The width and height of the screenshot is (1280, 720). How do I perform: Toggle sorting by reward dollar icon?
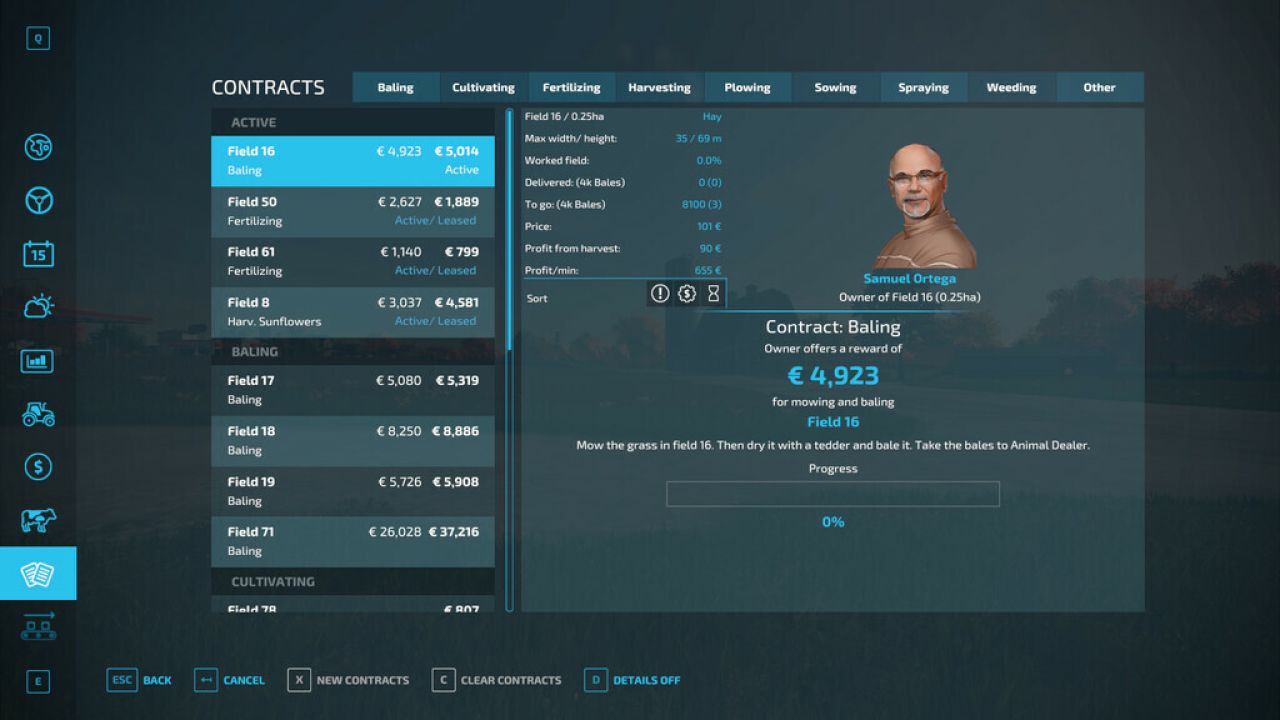(687, 293)
